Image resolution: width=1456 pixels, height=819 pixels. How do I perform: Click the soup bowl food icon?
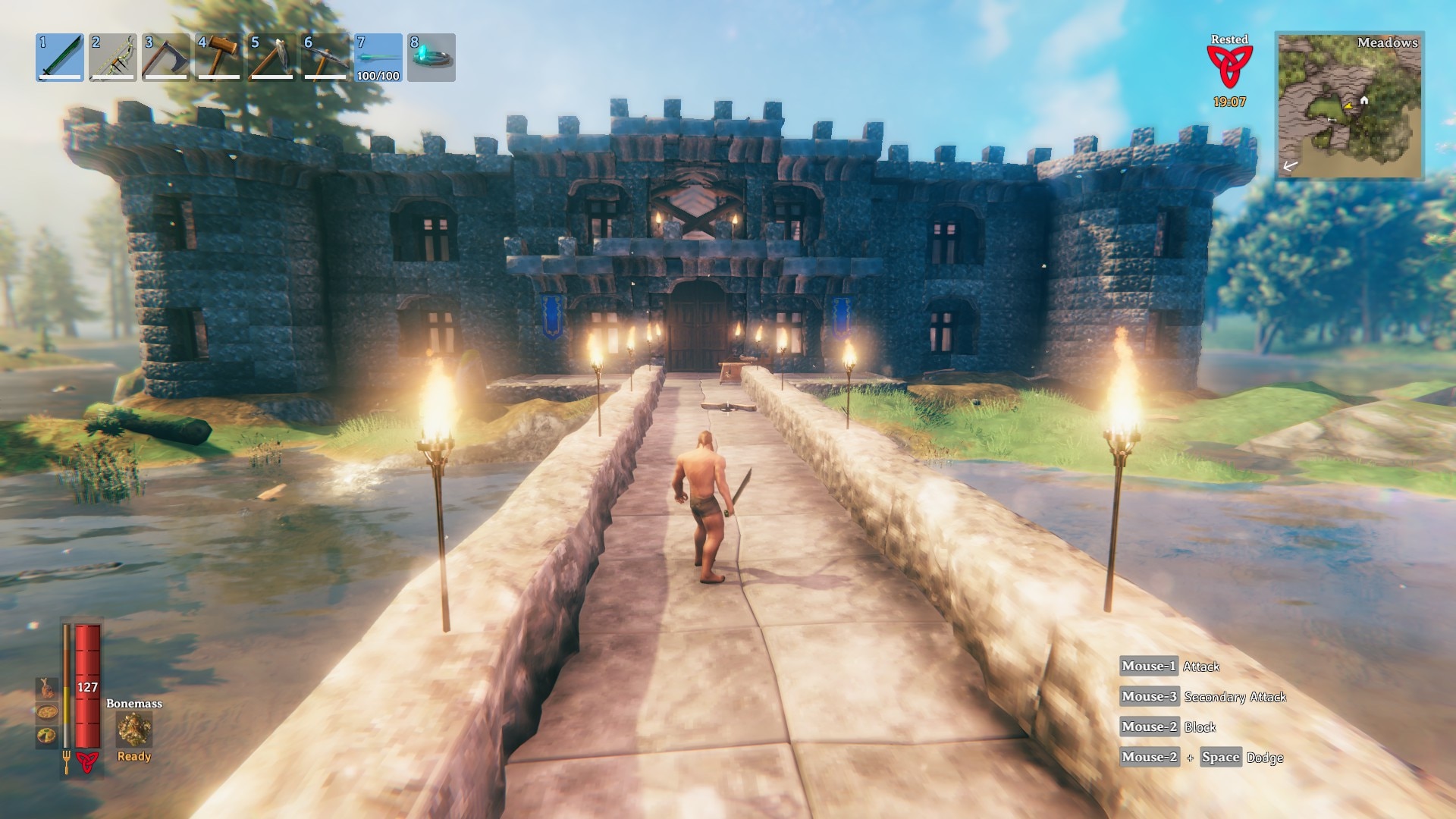click(47, 713)
